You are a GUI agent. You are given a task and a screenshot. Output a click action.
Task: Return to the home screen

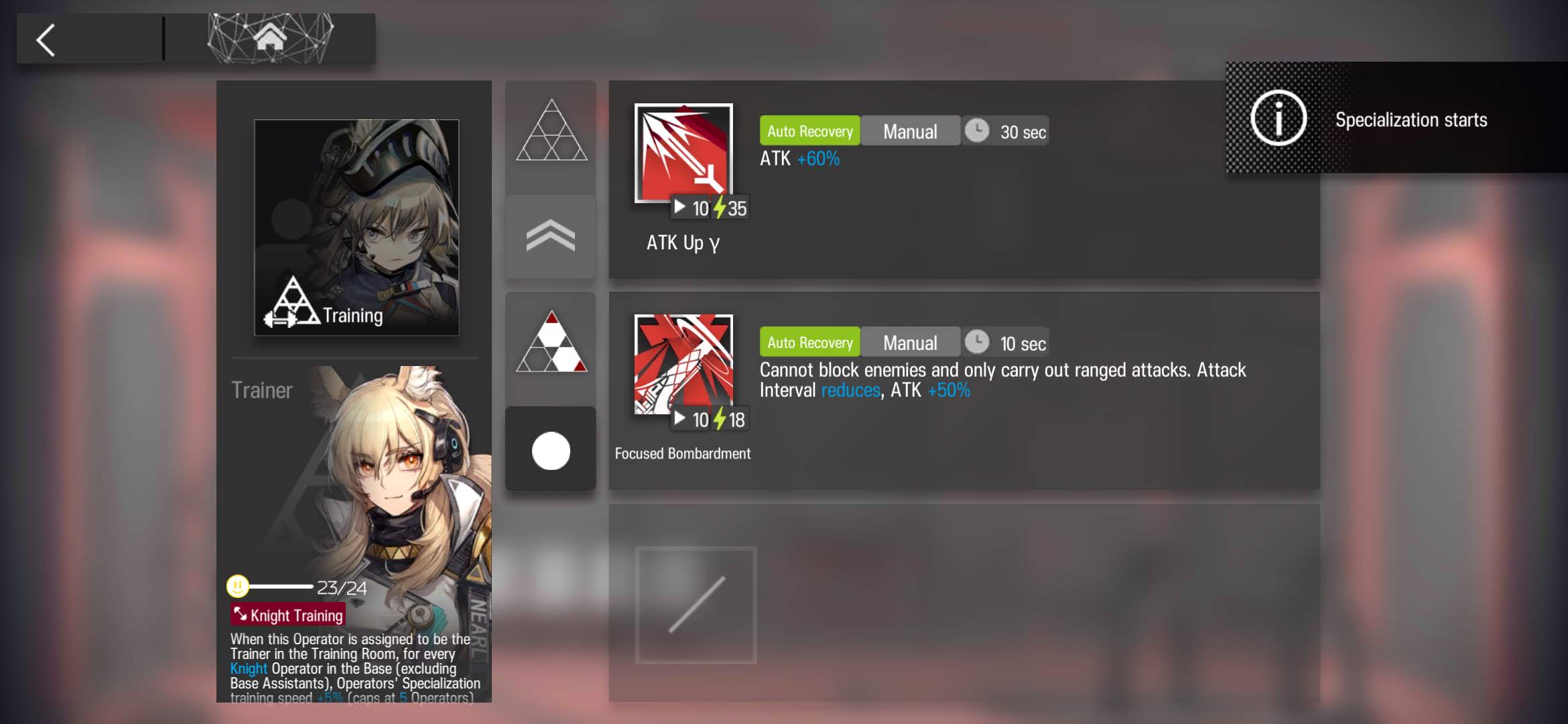click(270, 38)
